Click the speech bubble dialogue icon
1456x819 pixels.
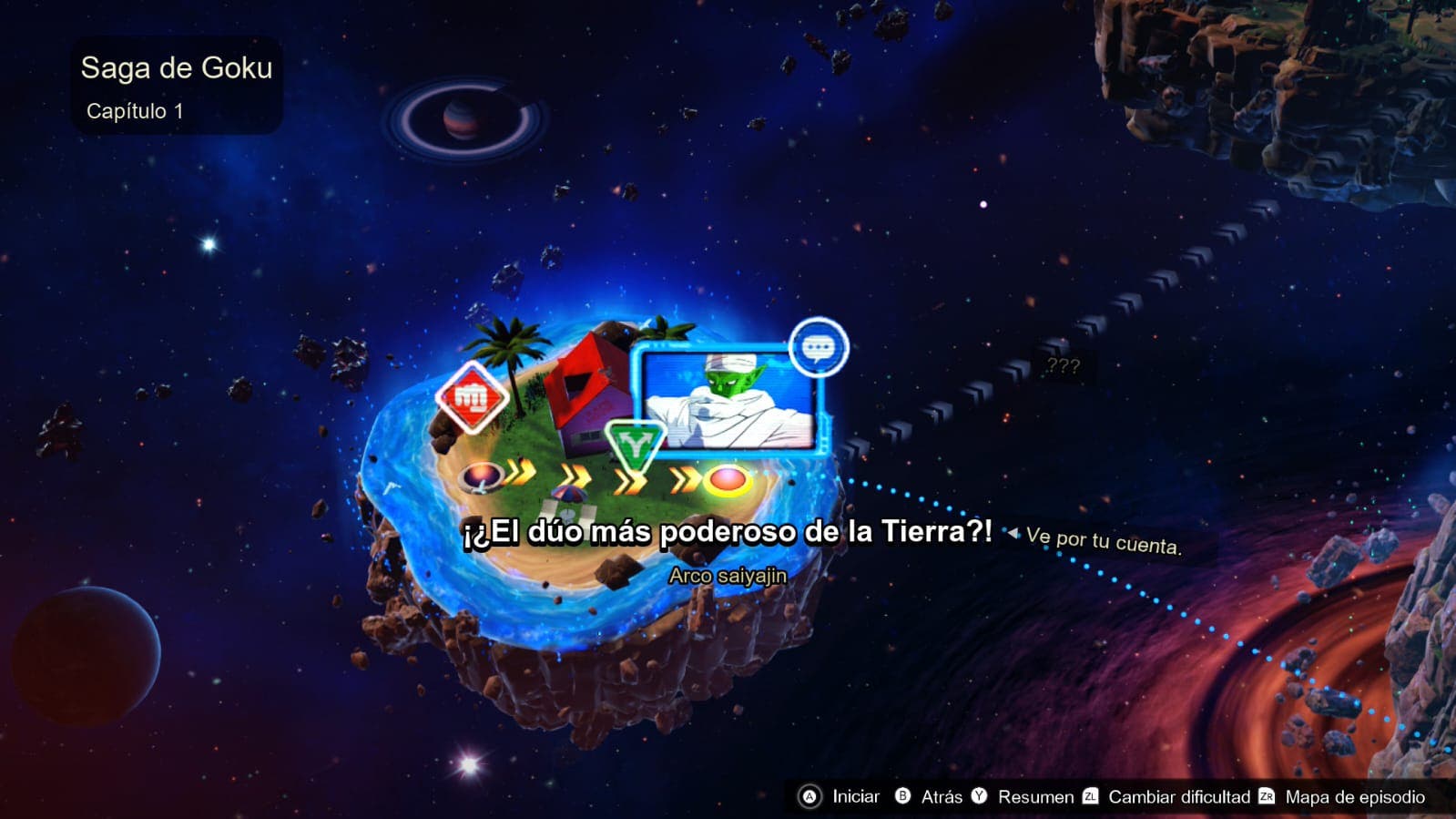point(818,347)
